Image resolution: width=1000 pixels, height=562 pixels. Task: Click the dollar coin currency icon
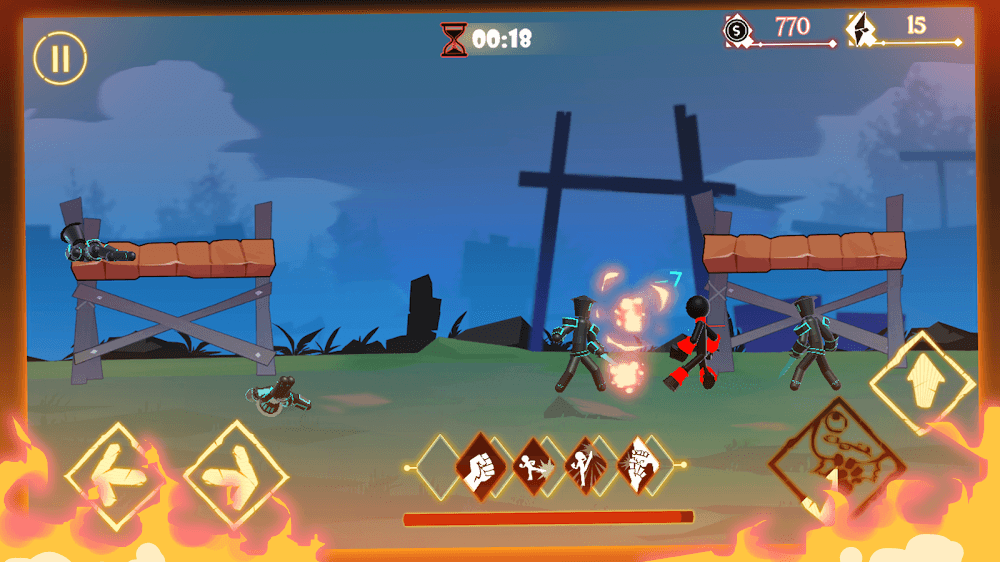(x=737, y=31)
